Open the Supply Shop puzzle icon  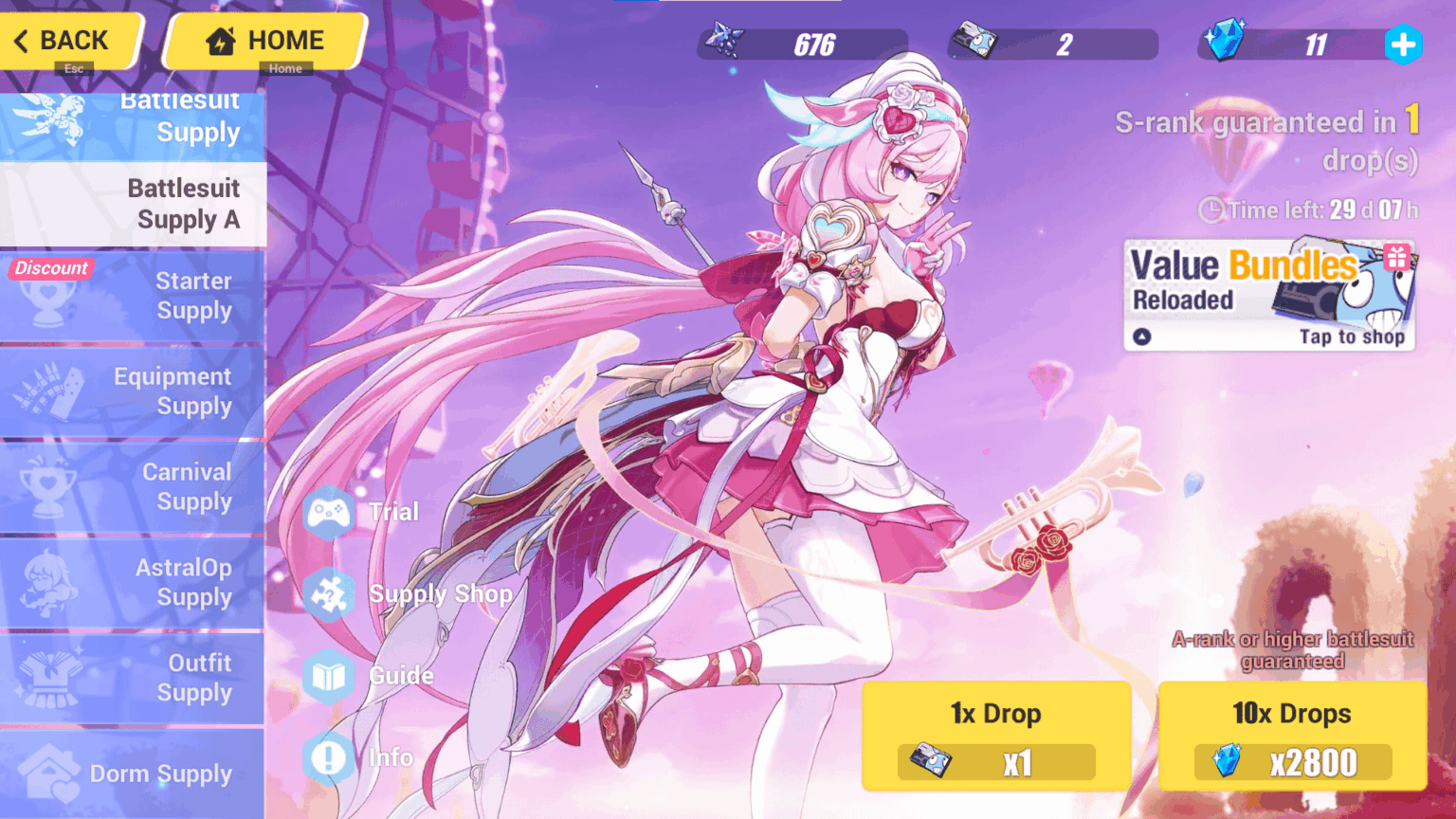(x=329, y=593)
